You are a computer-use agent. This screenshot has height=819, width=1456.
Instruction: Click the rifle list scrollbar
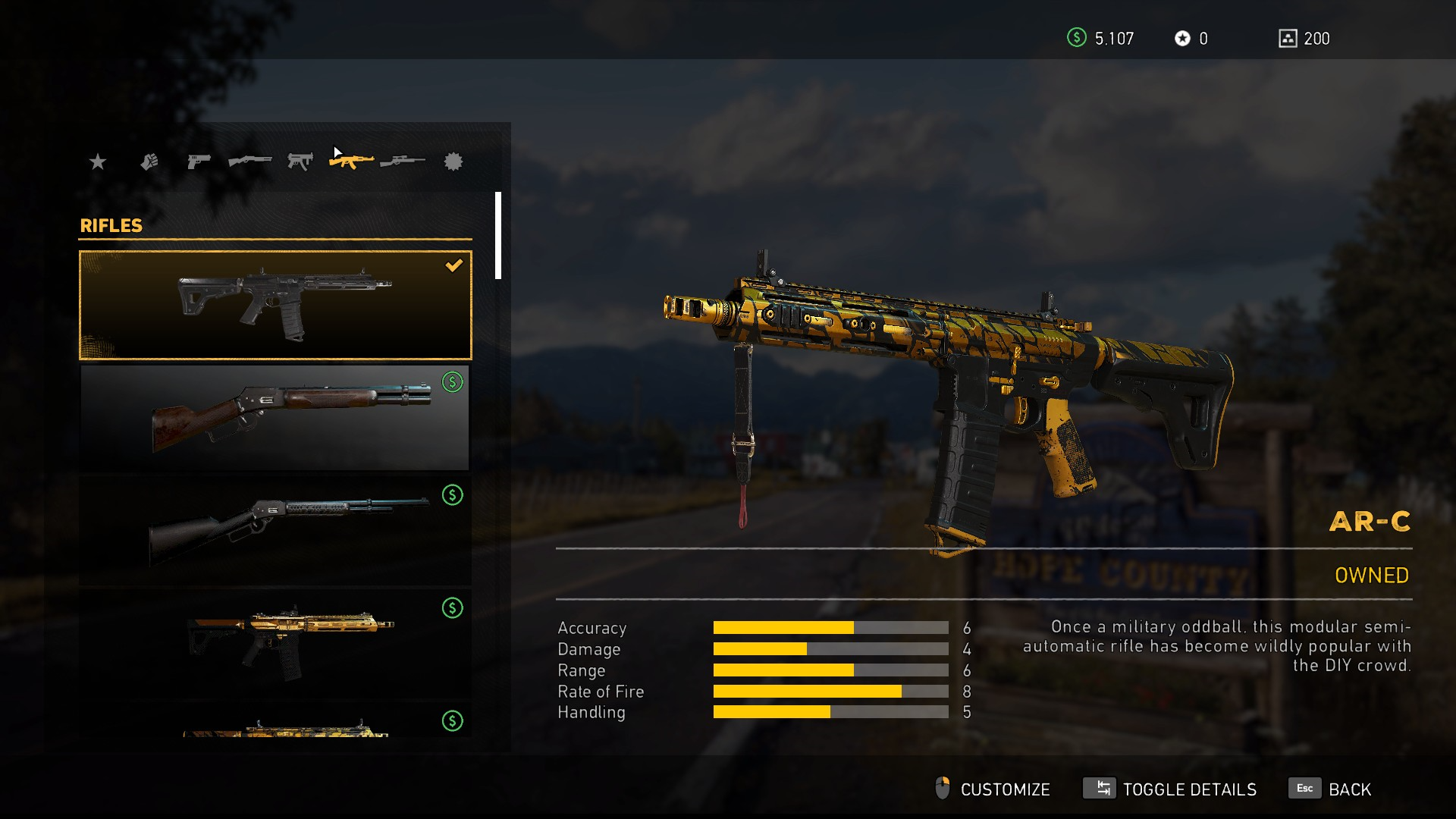498,236
